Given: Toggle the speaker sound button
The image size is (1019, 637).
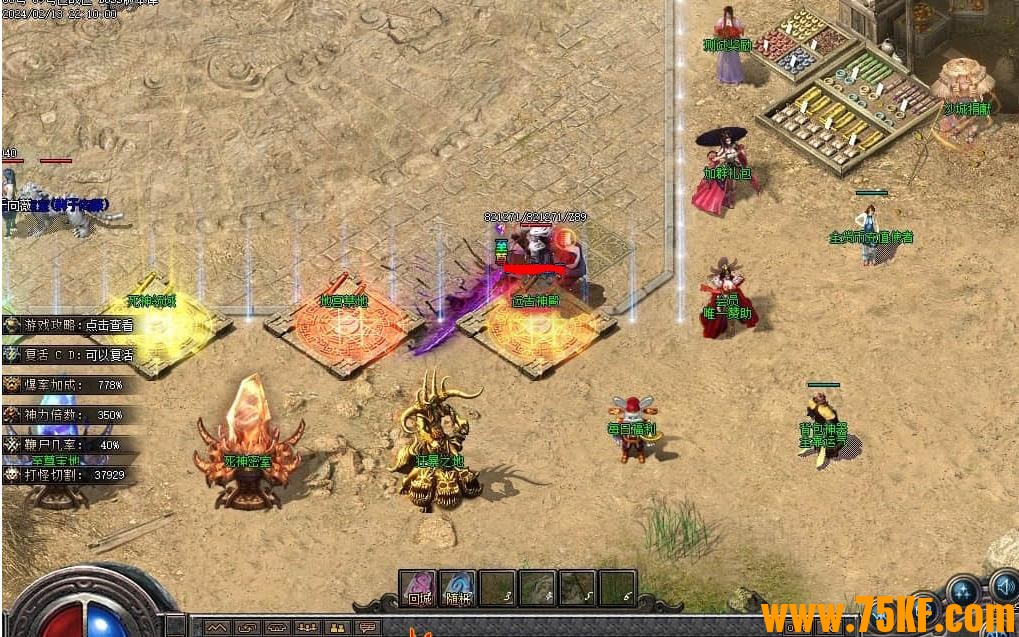Looking at the screenshot, I should 1003,587.
